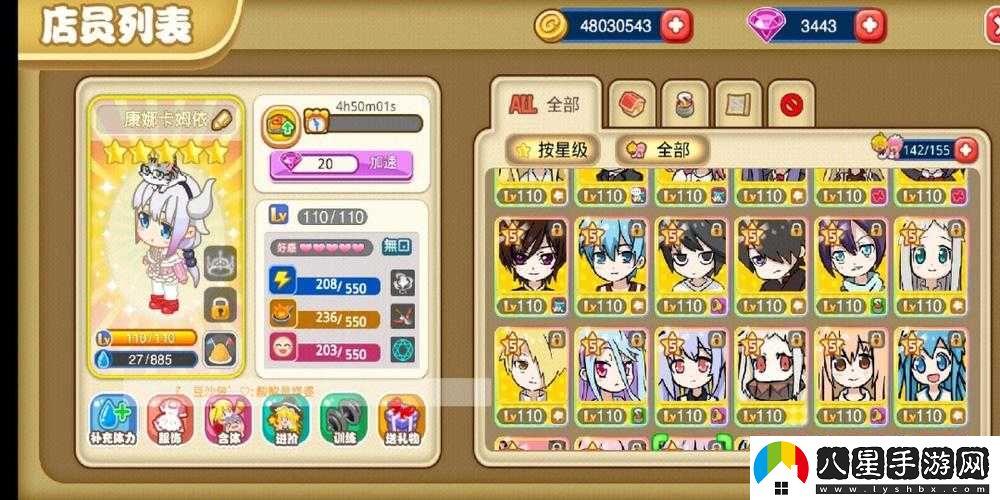Open the 服饰 costume menu
The height and width of the screenshot is (500, 1000).
pyautogui.click(x=171, y=419)
